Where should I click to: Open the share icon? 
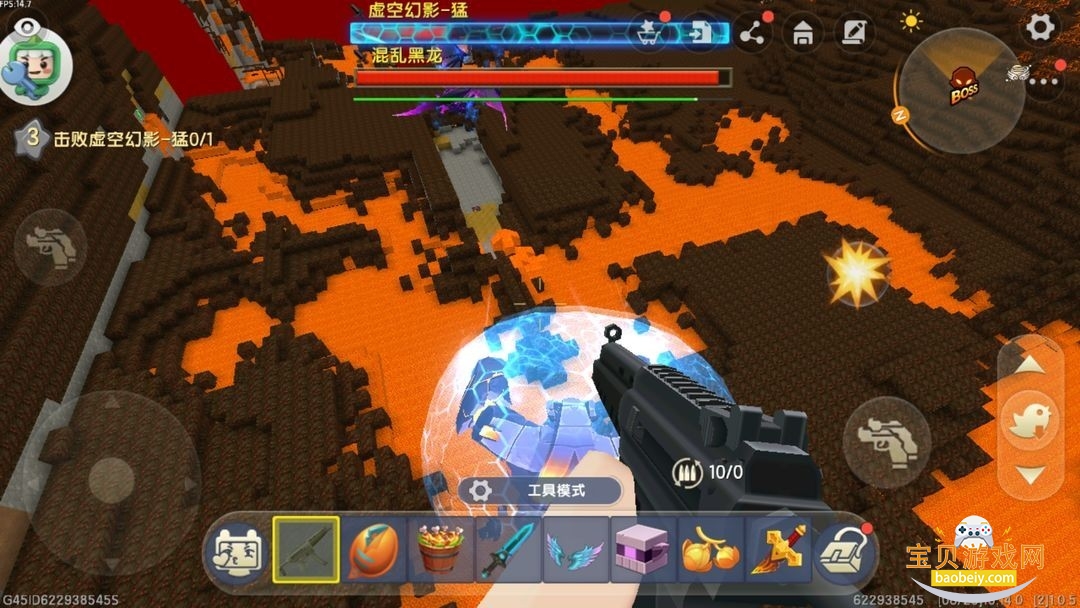pos(752,34)
